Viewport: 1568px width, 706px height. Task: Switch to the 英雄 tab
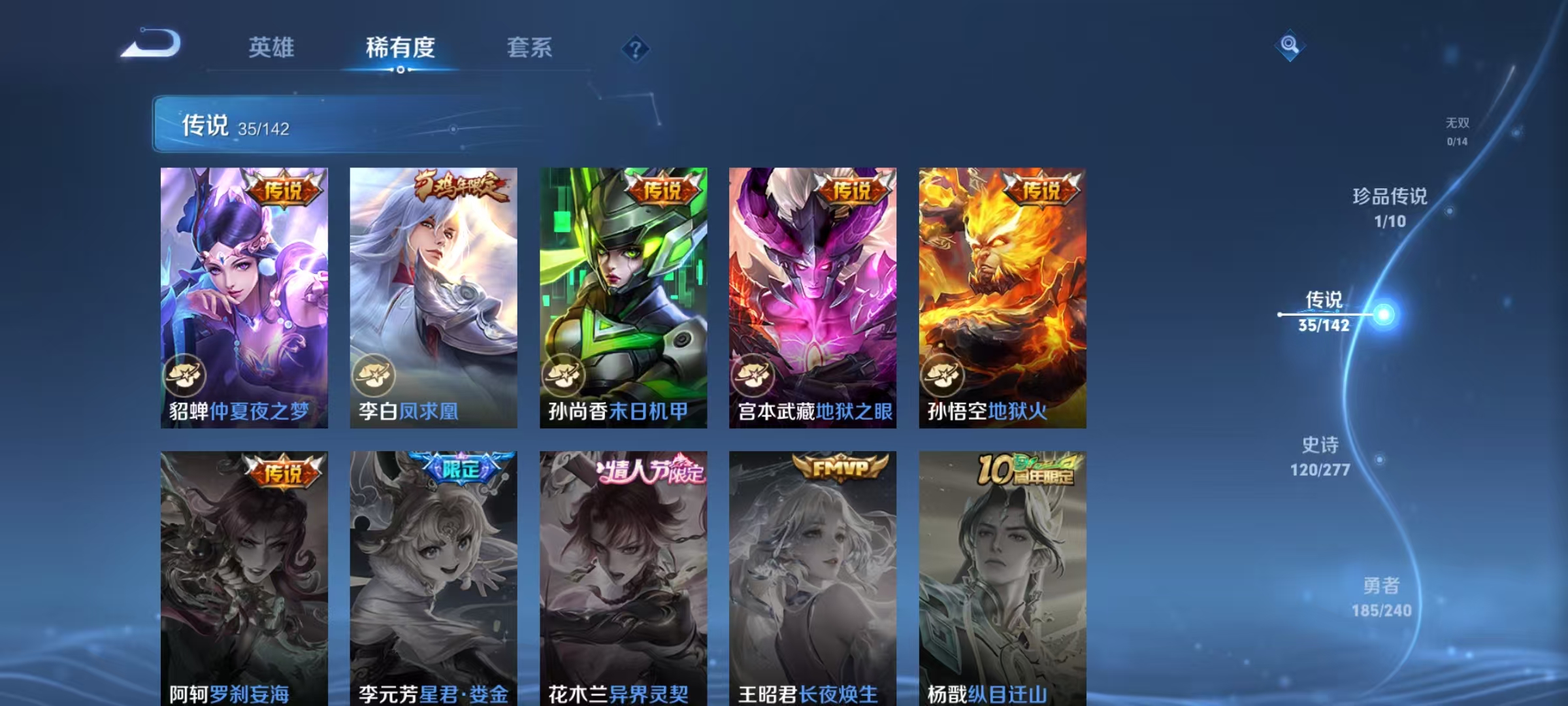[272, 48]
